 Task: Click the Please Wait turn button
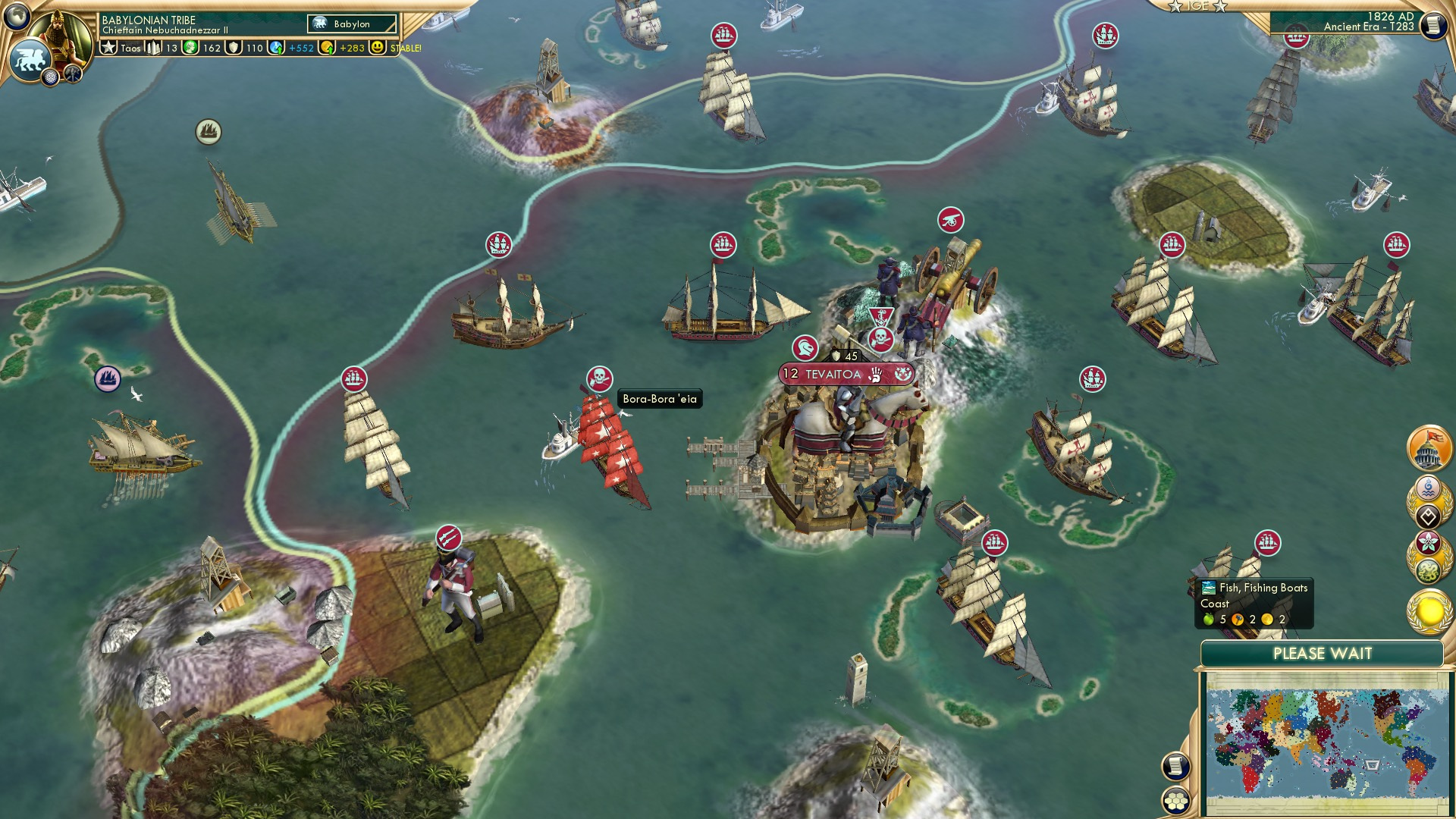[1322, 654]
